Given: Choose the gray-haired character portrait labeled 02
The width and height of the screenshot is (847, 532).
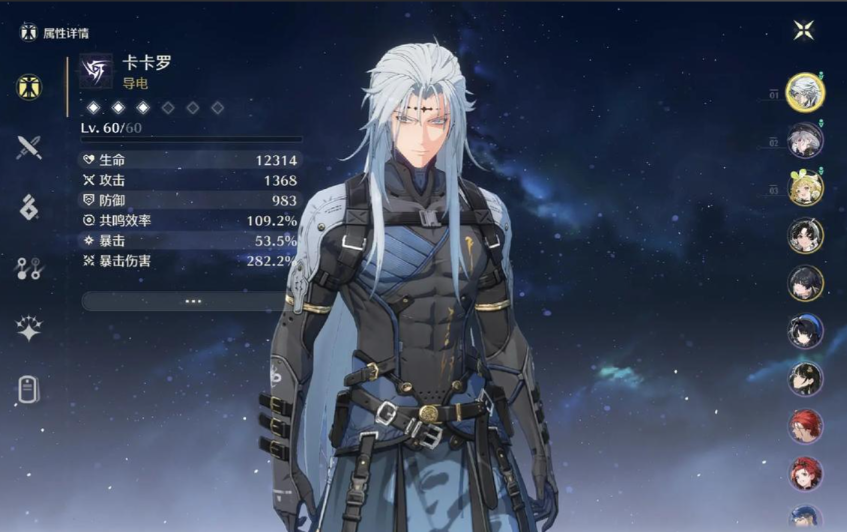Looking at the screenshot, I should [x=804, y=141].
